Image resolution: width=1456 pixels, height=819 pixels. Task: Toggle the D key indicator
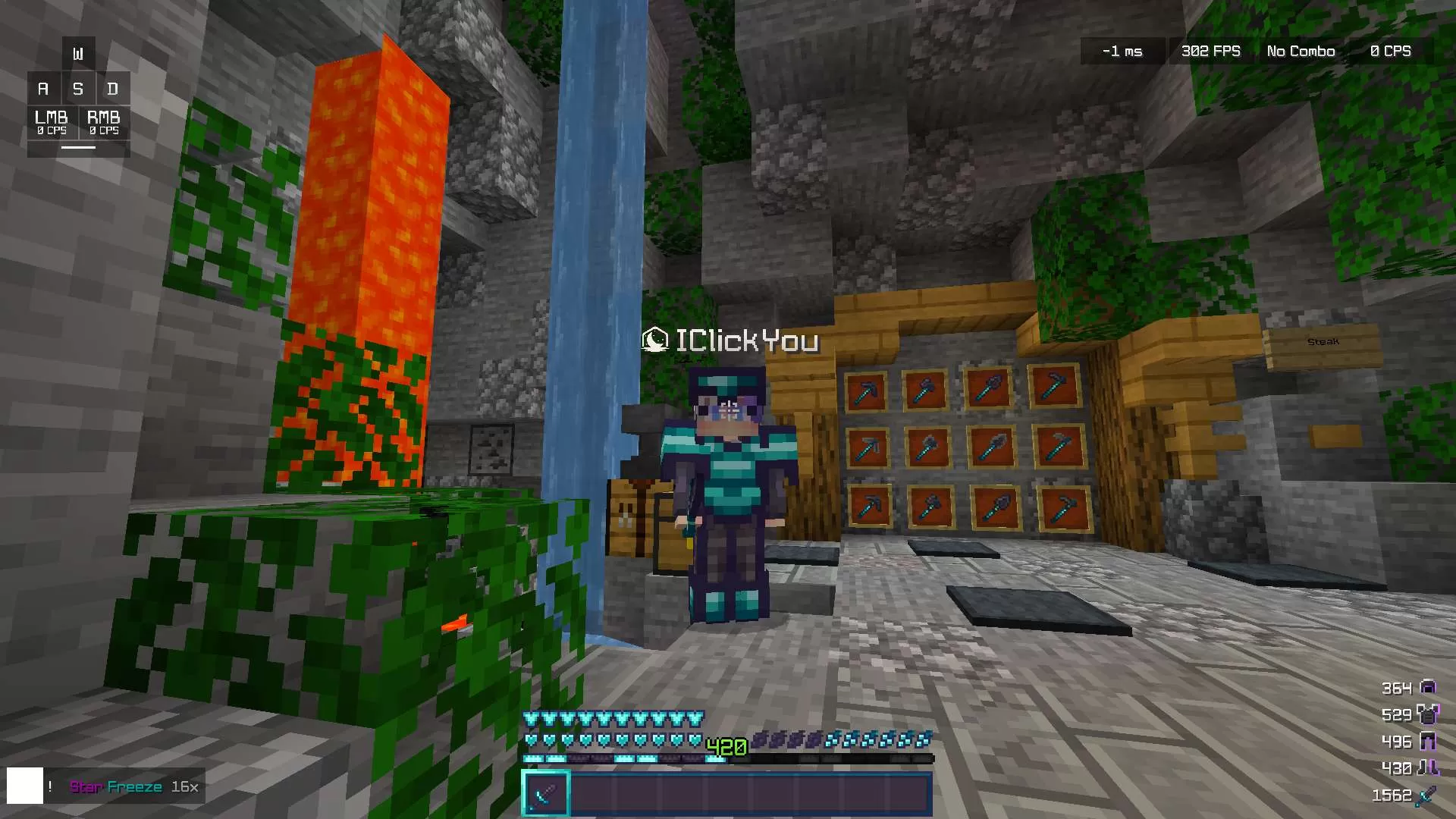pos(113,89)
